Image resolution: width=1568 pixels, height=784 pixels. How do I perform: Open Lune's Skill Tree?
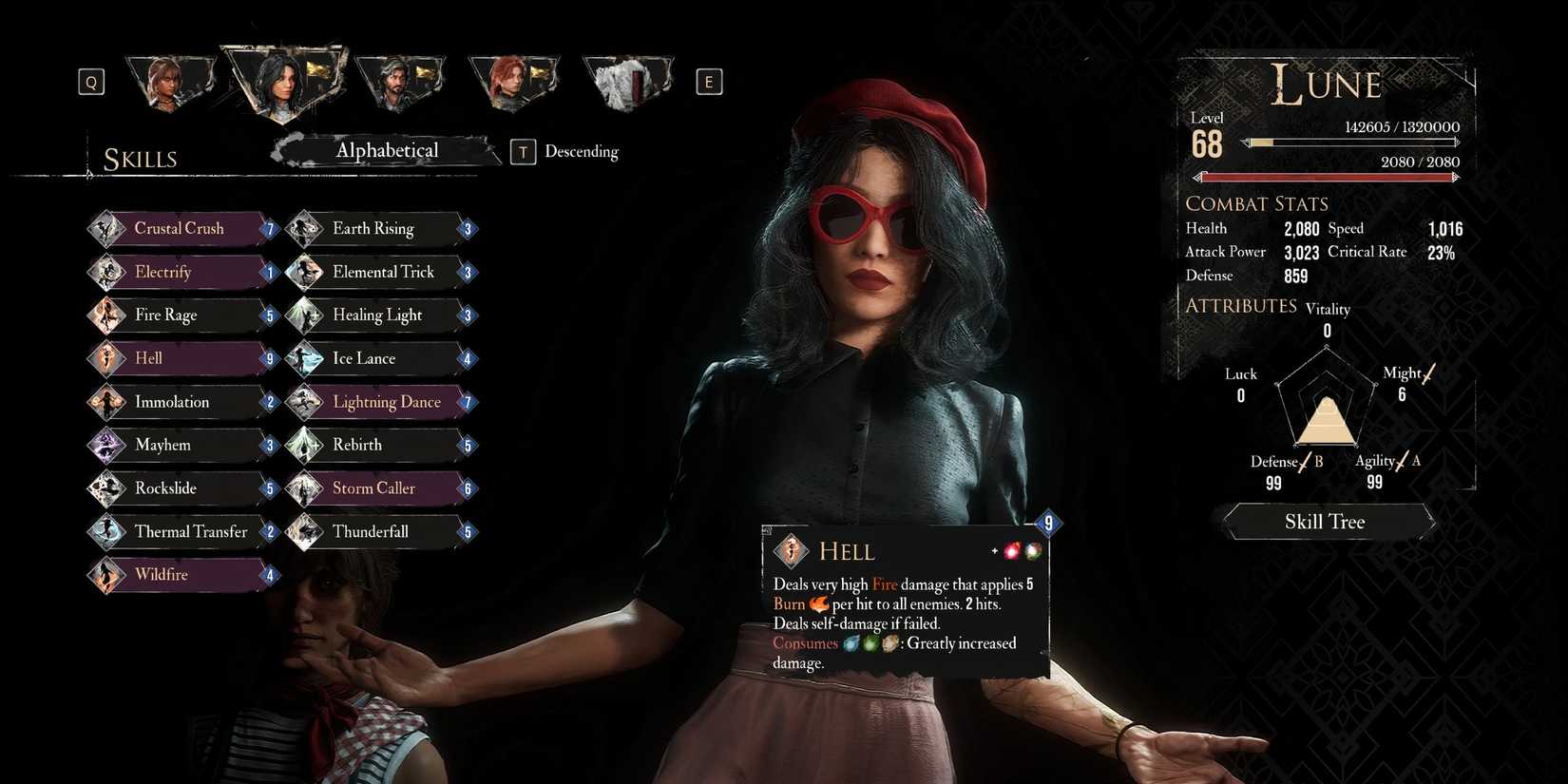tap(1325, 521)
